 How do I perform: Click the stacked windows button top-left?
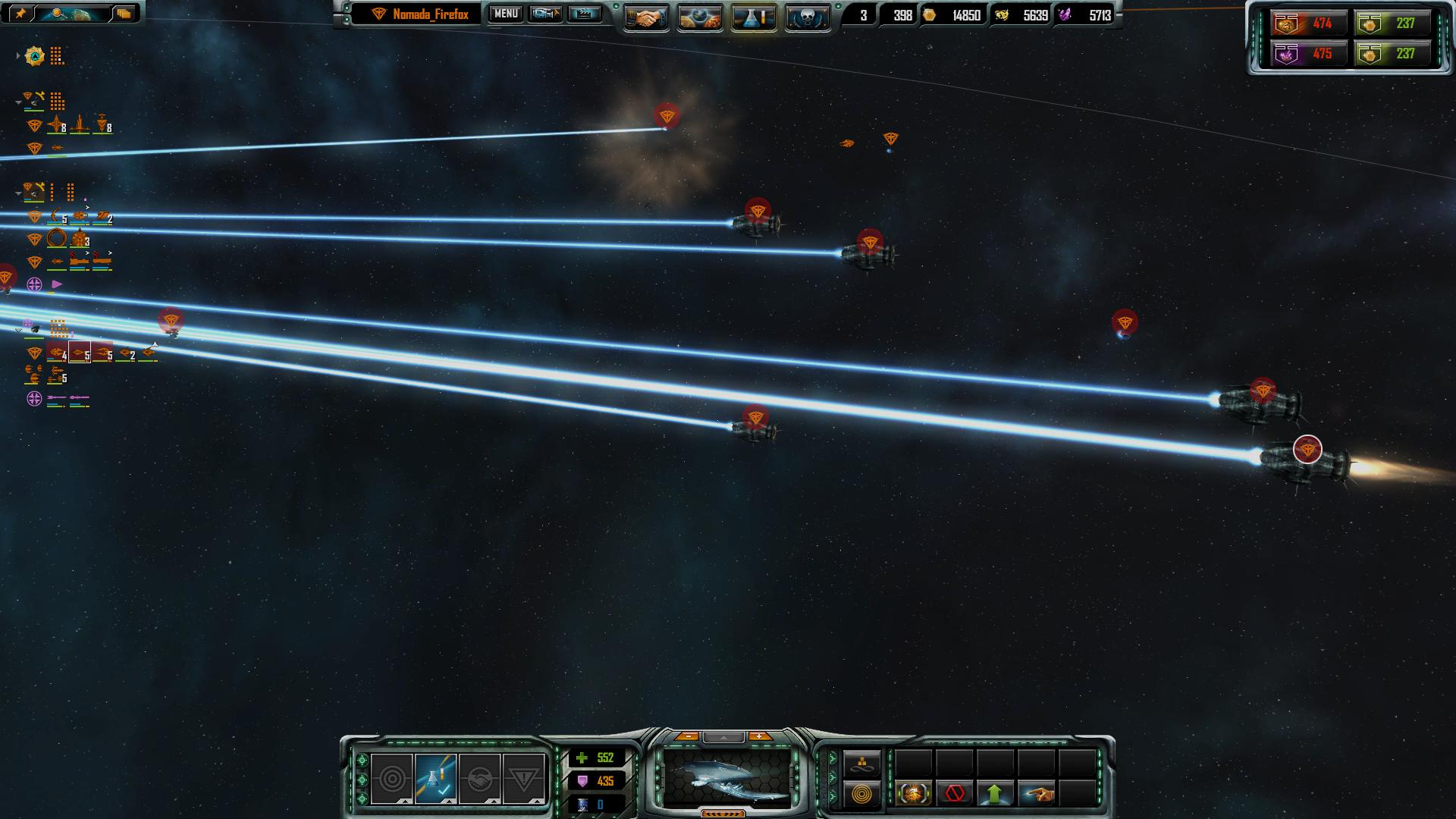[x=124, y=13]
